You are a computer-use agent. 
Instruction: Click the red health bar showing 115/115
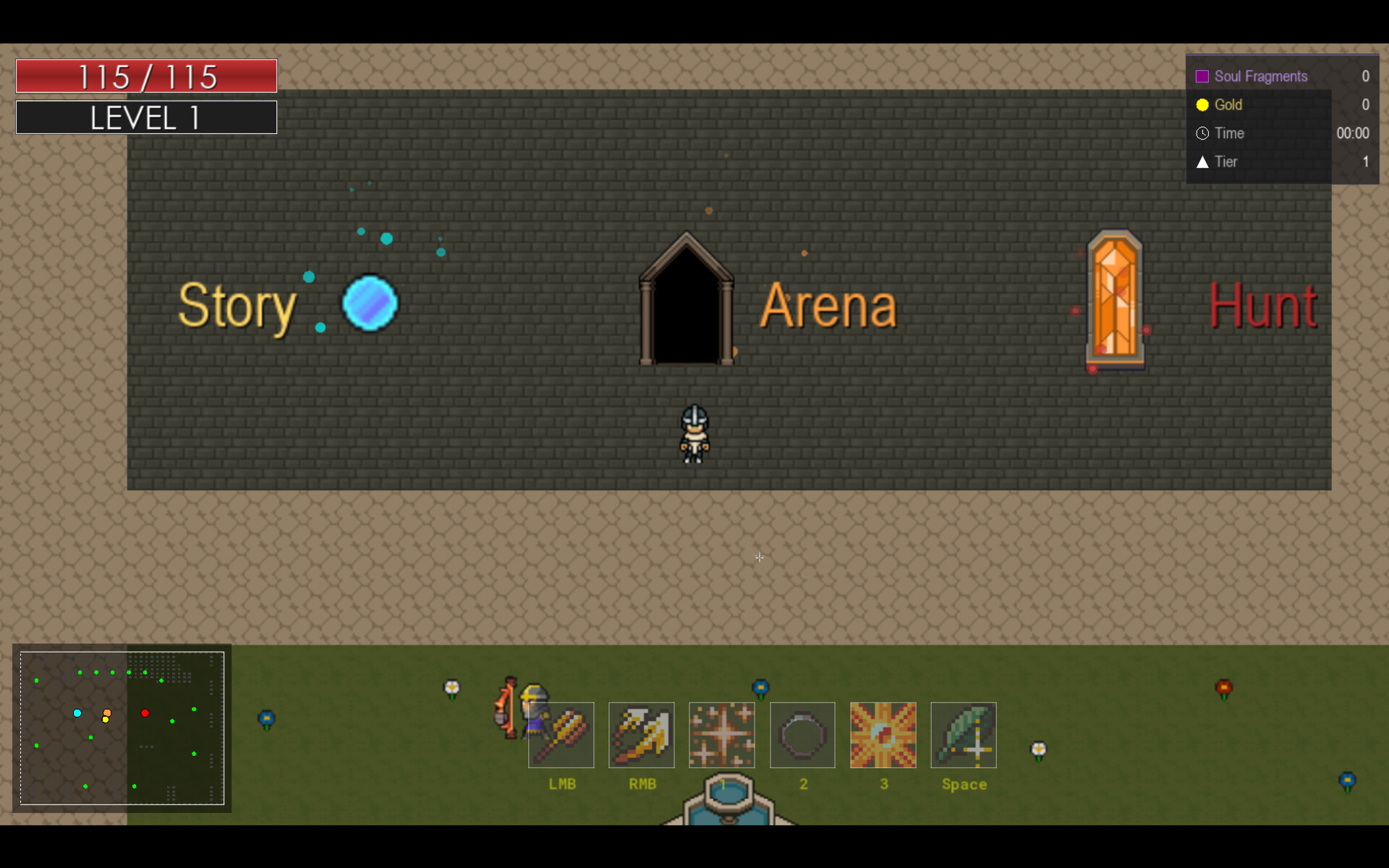coord(145,75)
